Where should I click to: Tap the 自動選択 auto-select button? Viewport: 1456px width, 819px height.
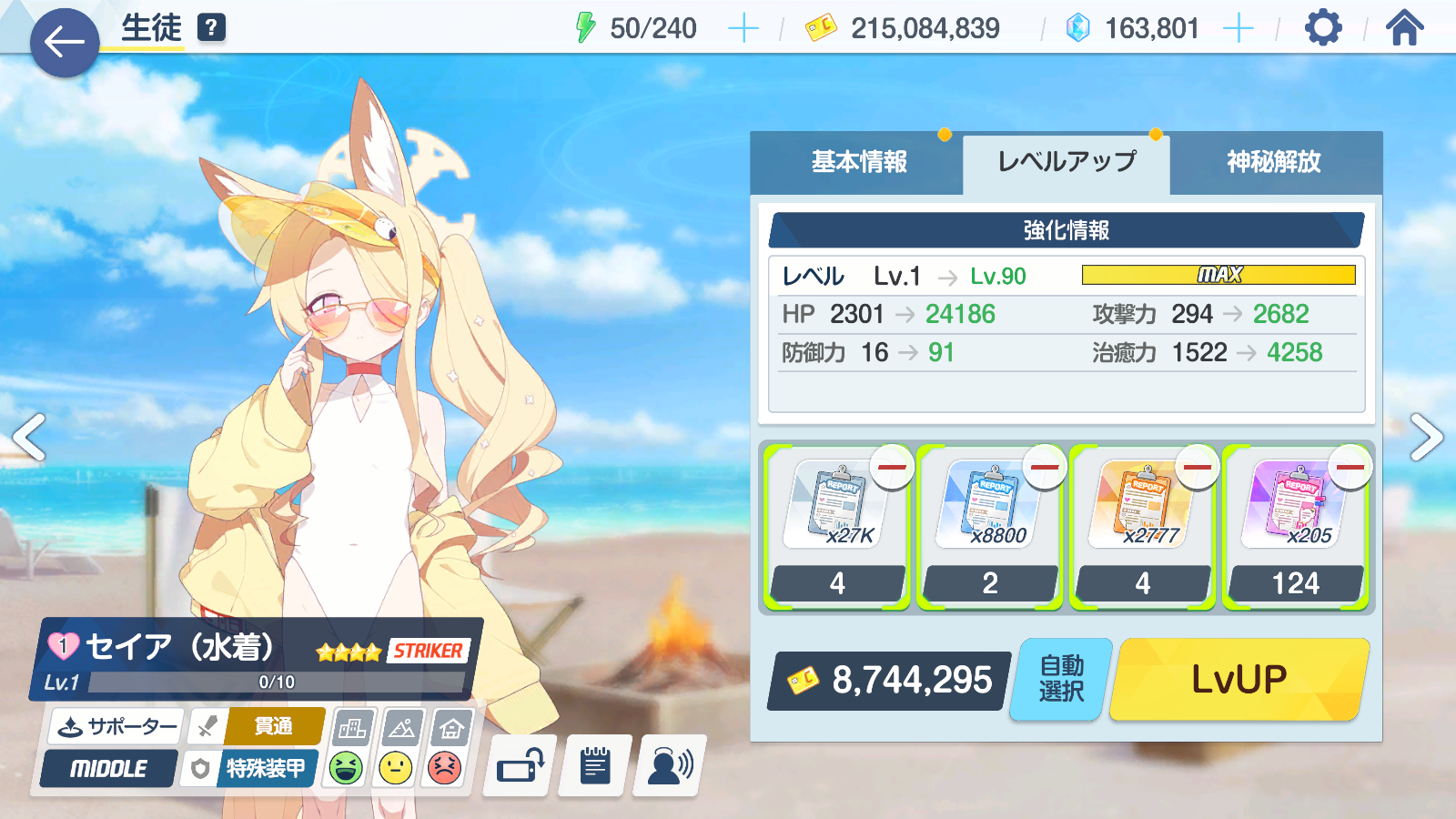(1061, 679)
